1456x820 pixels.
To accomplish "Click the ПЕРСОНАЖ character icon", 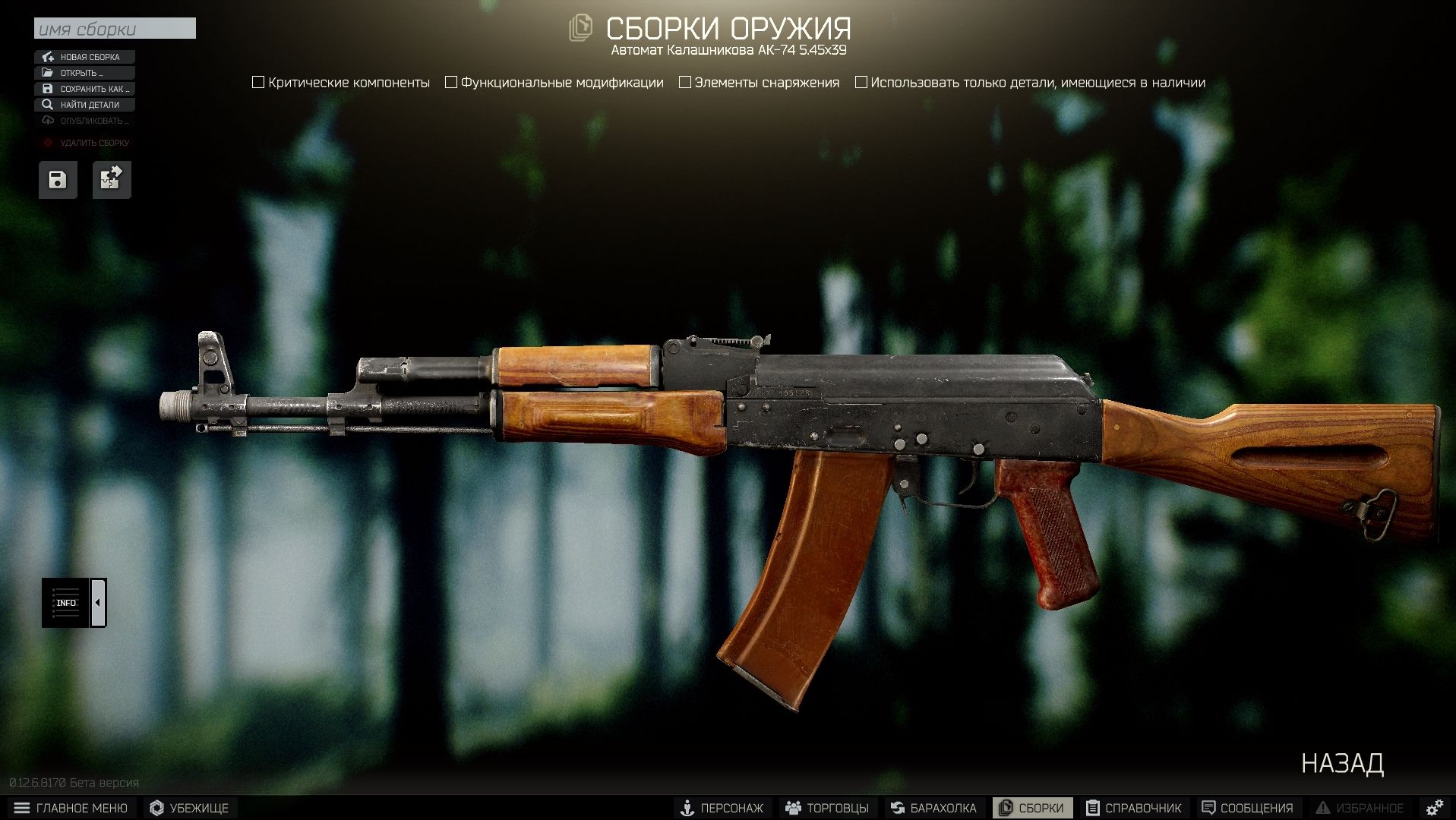I will point(688,808).
